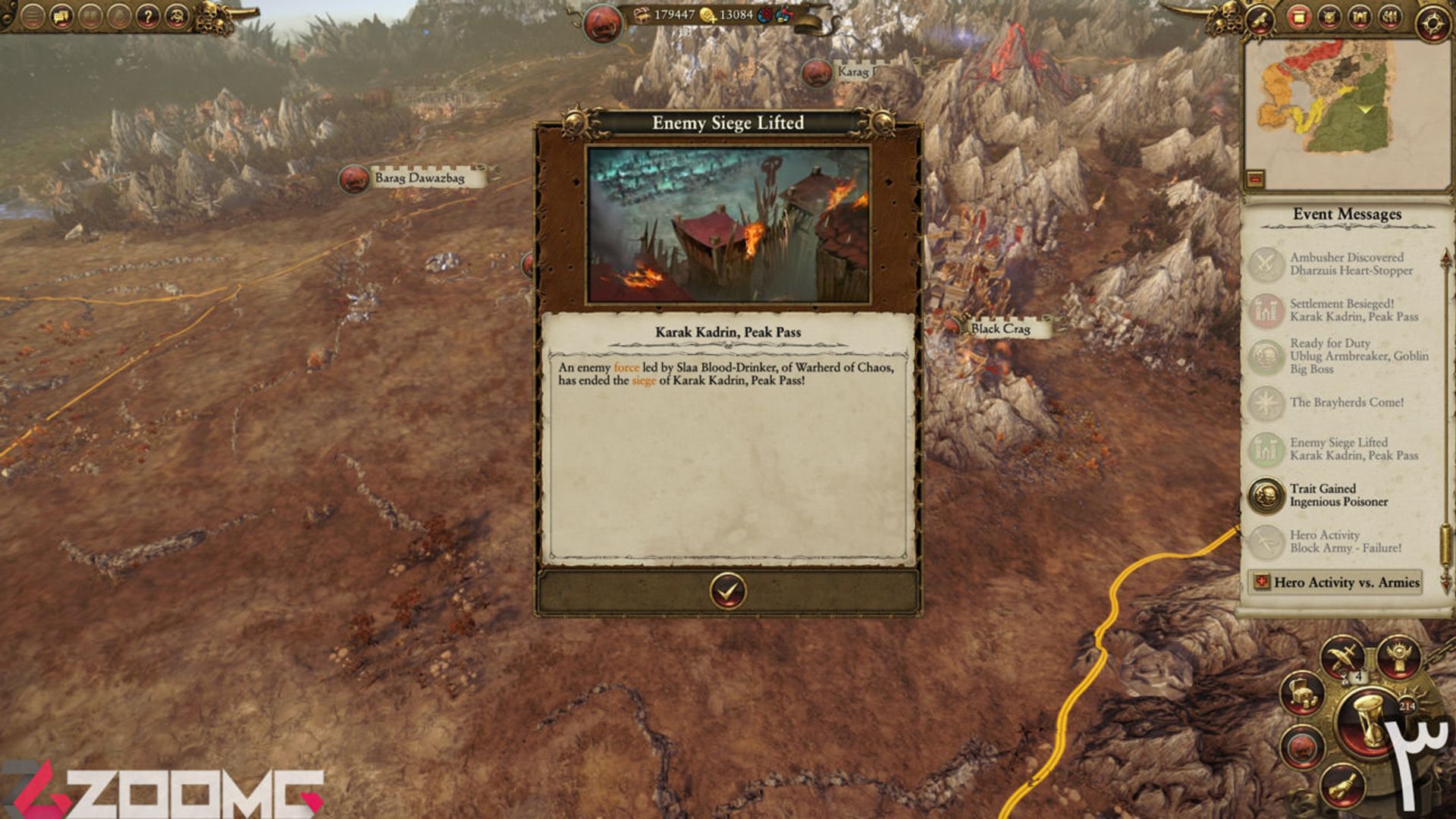The image size is (1456, 819).
Task: Open the chat speech bubble button
Action: click(x=61, y=16)
